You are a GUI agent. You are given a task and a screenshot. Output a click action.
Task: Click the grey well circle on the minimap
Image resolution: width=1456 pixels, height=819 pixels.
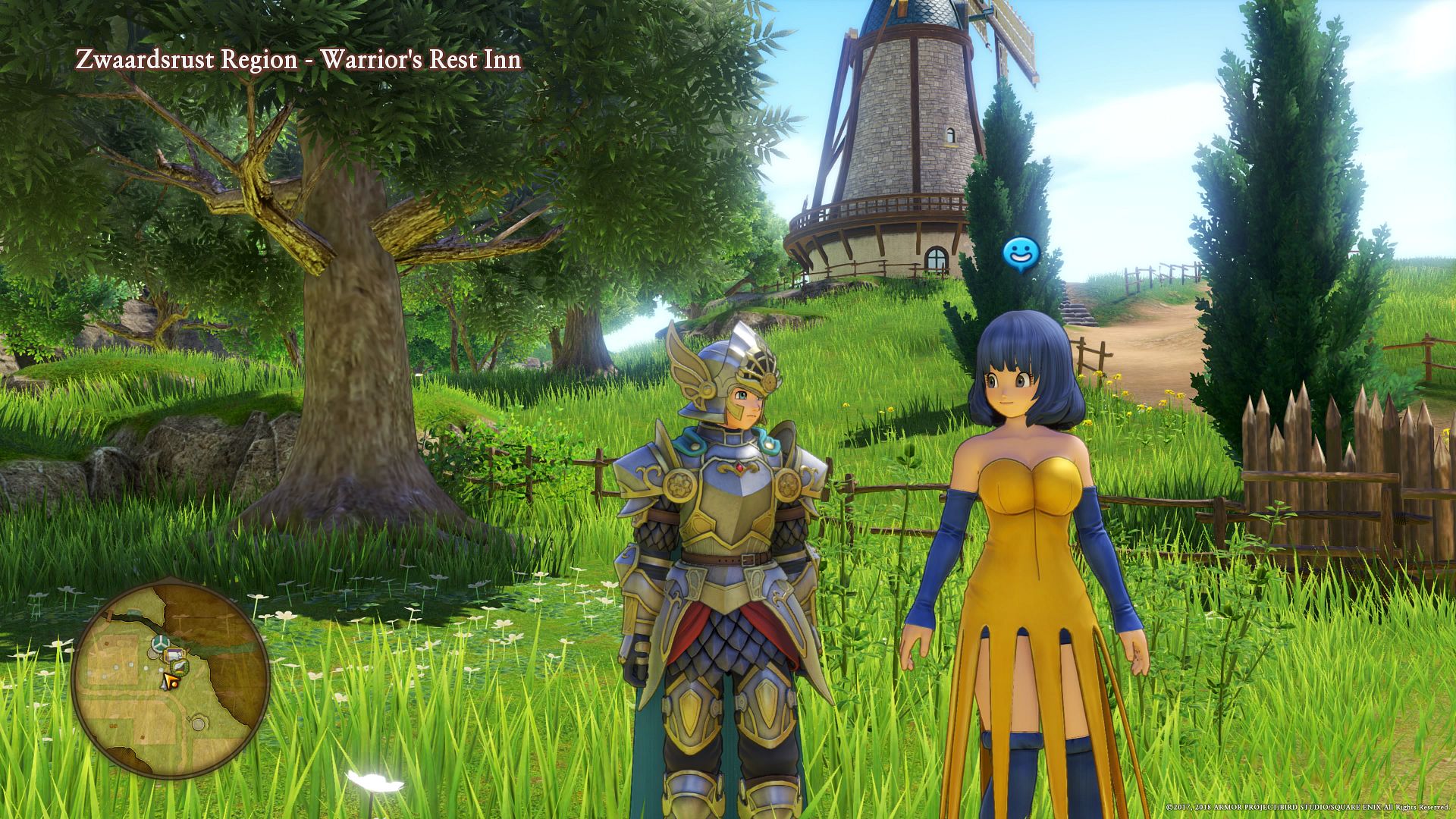(198, 723)
